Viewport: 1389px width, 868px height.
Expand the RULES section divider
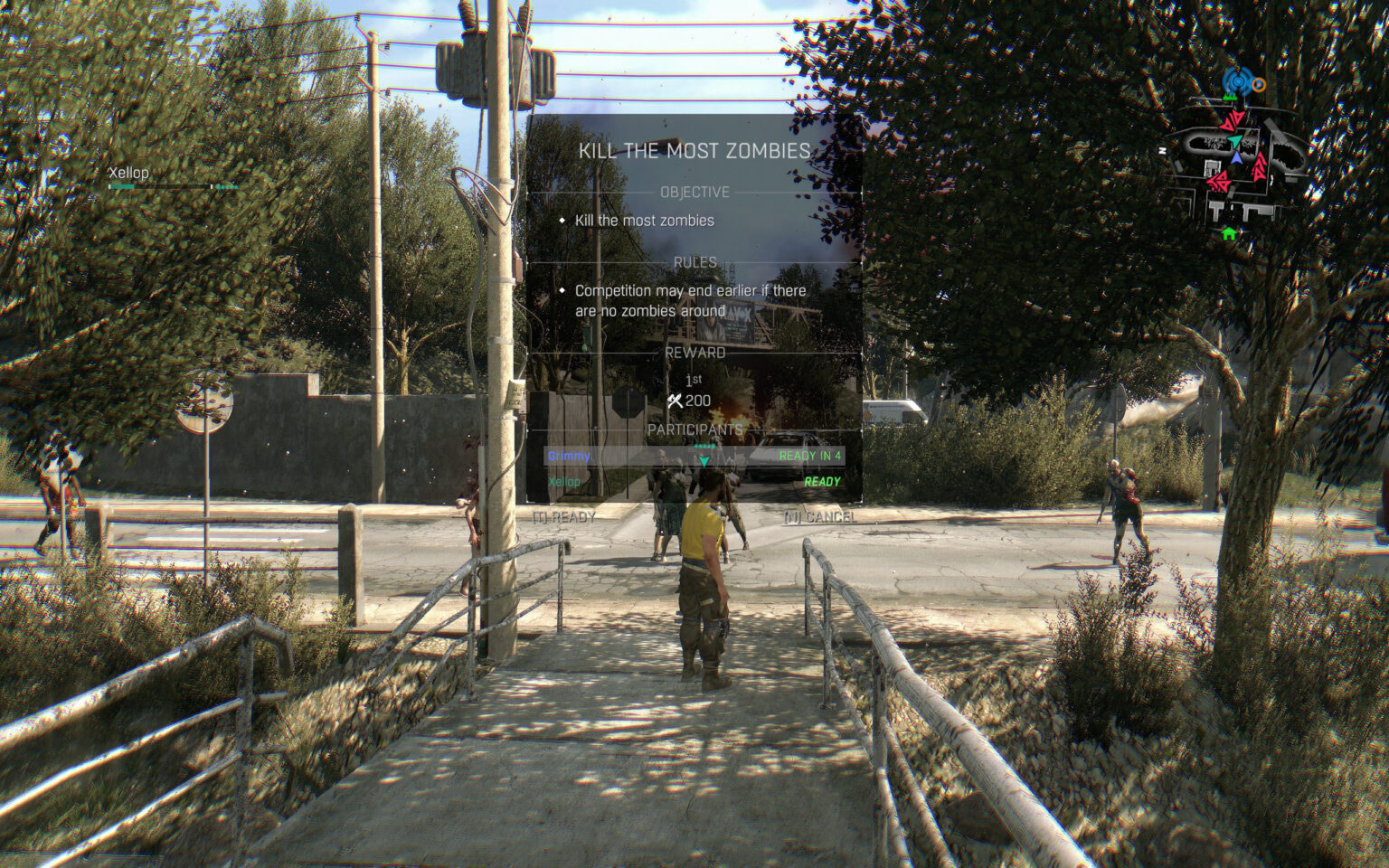click(x=696, y=260)
